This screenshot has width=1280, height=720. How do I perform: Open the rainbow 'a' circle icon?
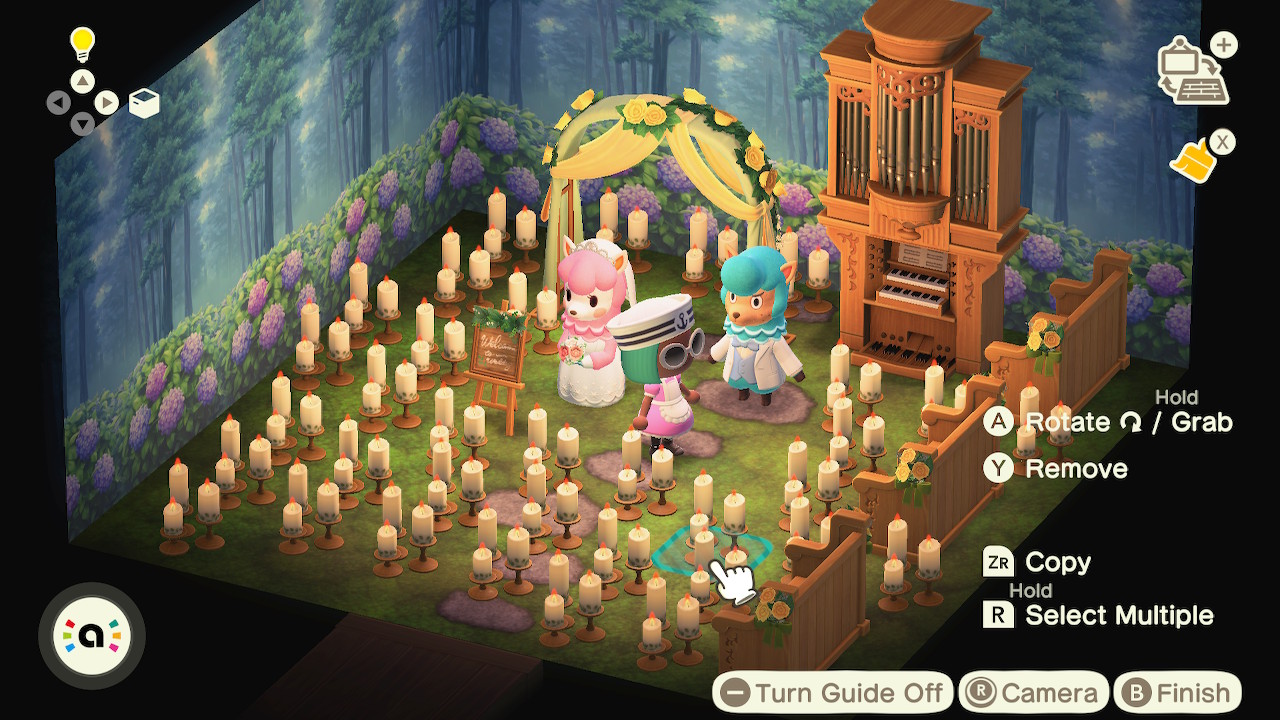[91, 636]
